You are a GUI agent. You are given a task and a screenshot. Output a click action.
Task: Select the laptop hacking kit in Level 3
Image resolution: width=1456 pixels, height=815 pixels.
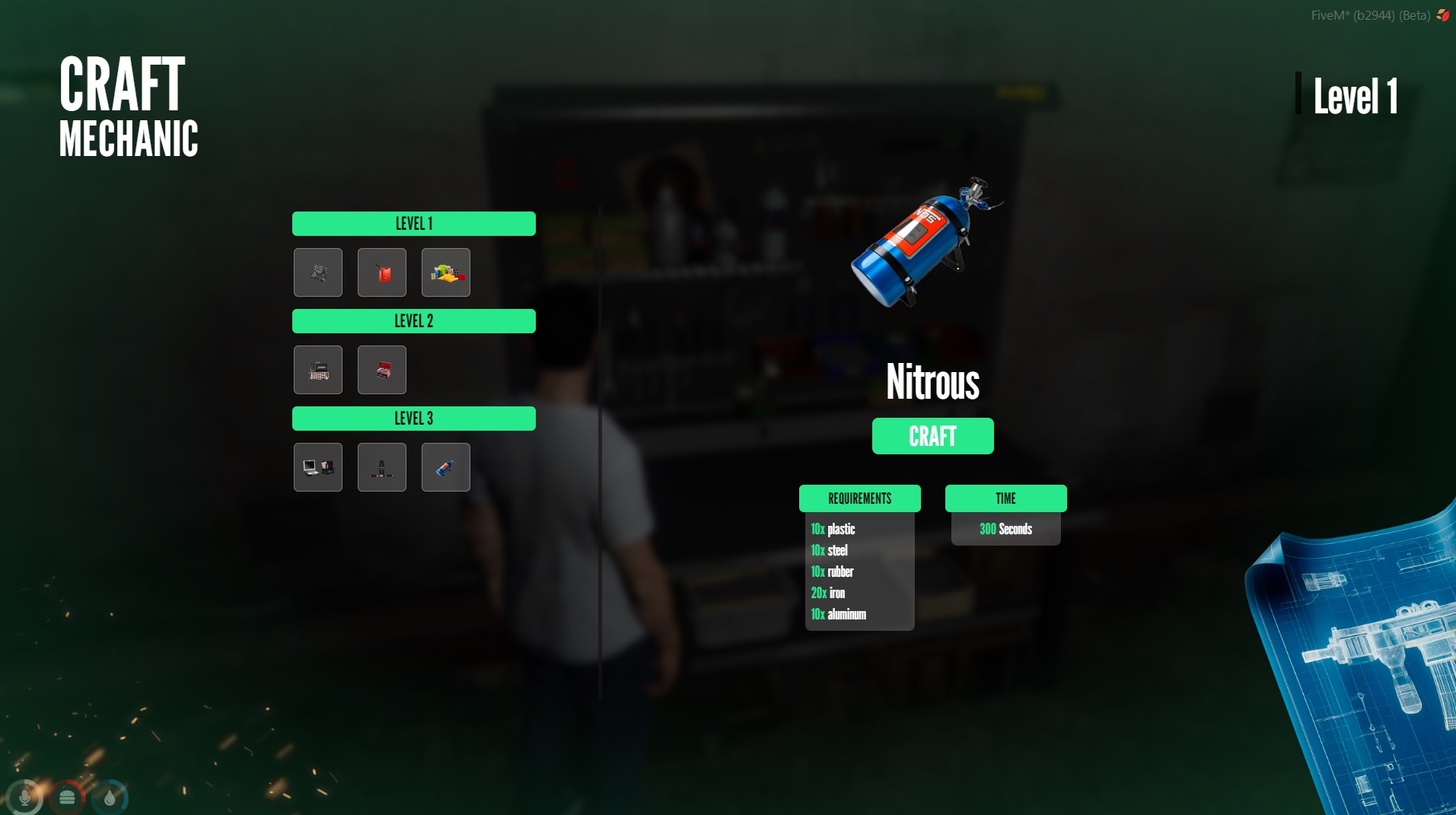[318, 466]
